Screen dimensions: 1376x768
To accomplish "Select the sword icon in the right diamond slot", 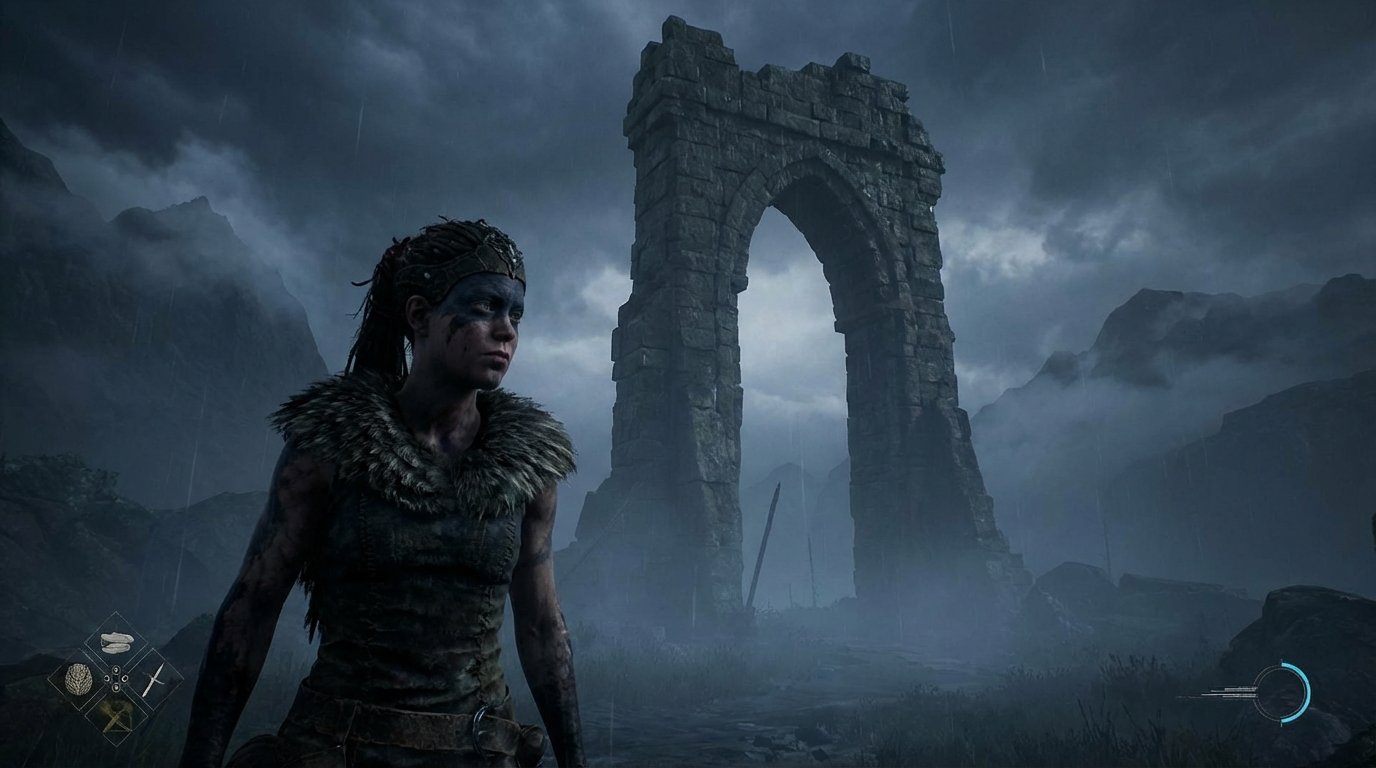I will pos(155,680).
